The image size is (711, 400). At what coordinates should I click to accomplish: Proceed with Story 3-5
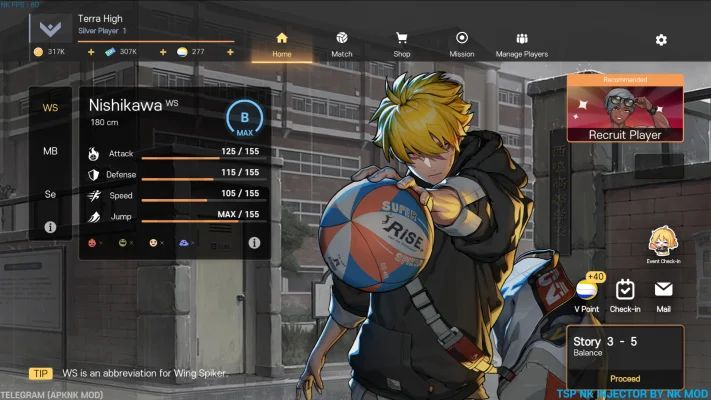(x=625, y=379)
